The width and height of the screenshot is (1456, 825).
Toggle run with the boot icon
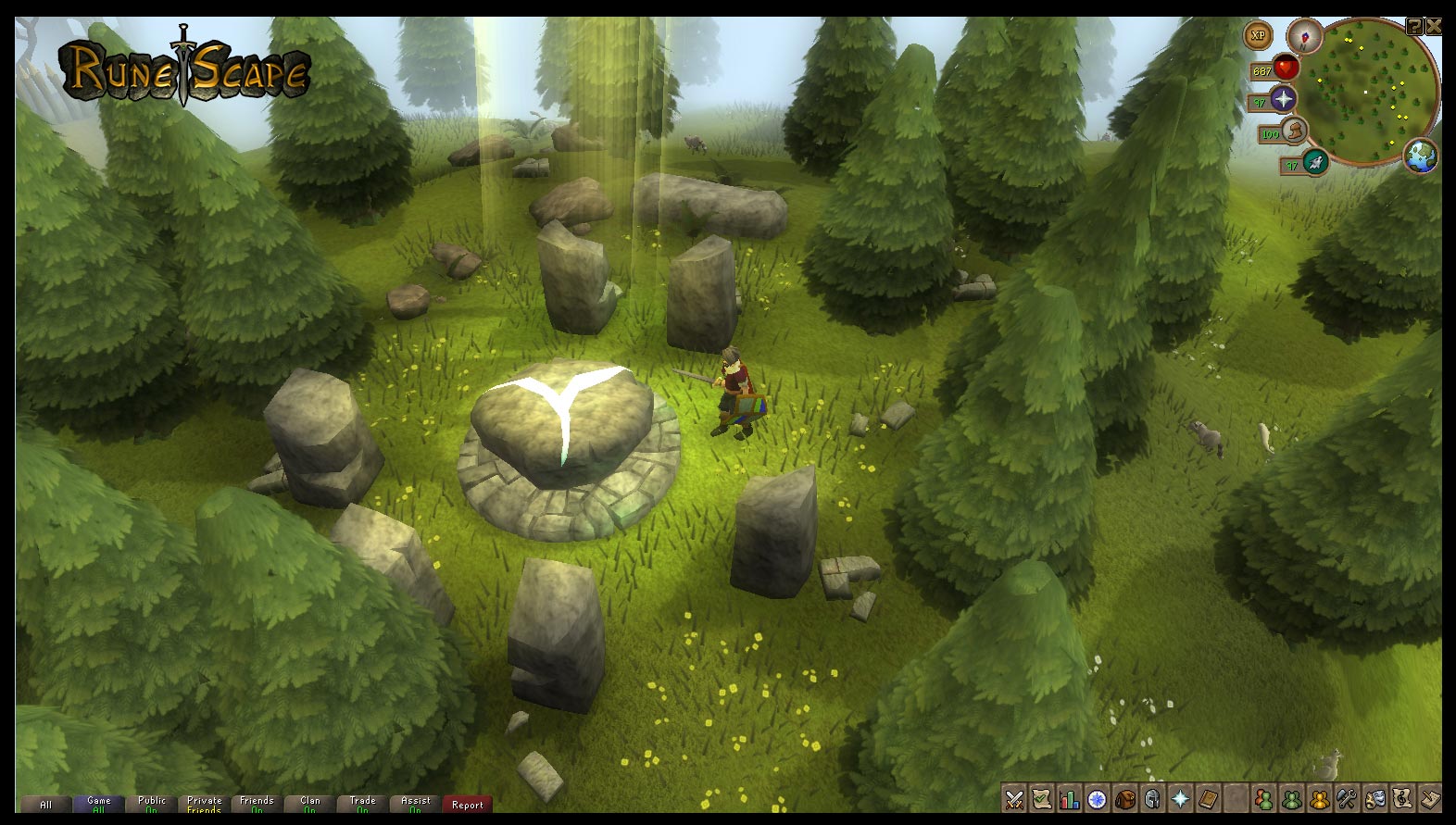pos(1294,131)
